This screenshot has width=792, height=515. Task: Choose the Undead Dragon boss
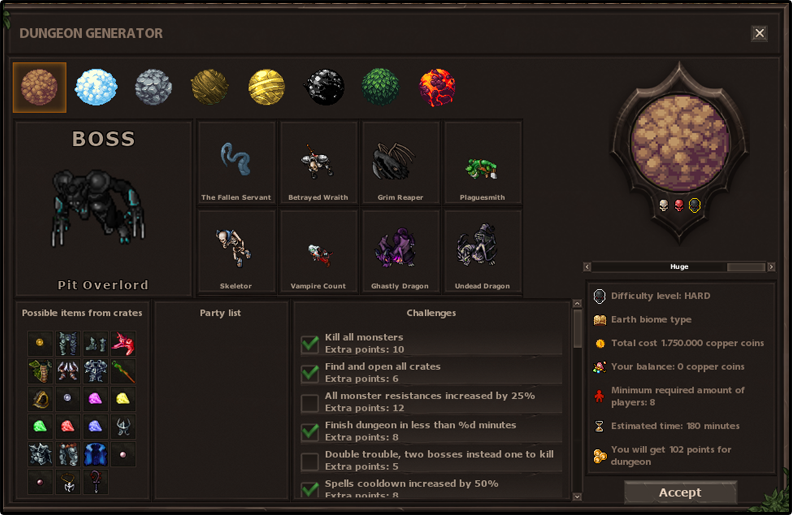482,250
